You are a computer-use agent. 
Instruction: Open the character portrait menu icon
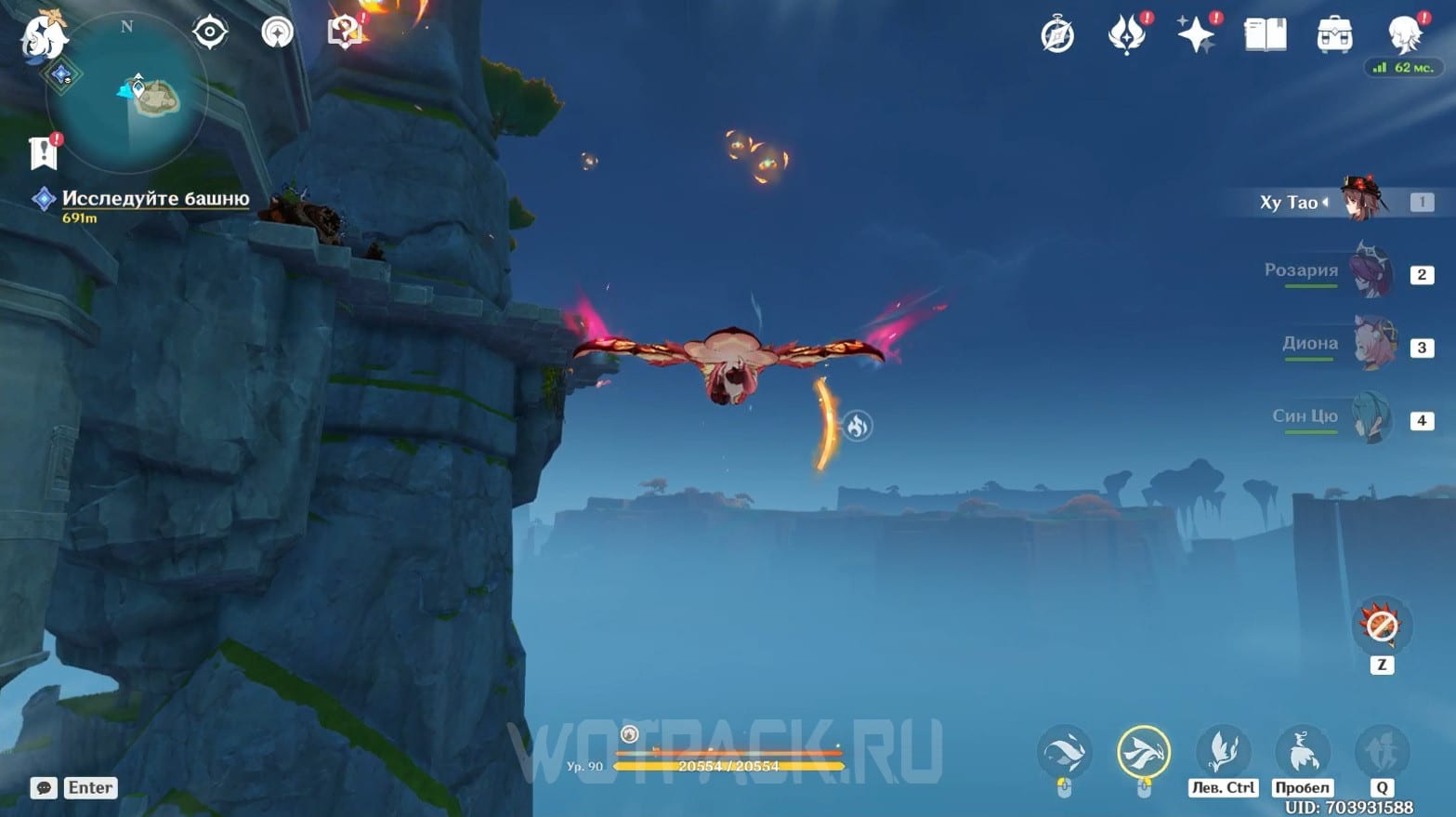(1403, 35)
